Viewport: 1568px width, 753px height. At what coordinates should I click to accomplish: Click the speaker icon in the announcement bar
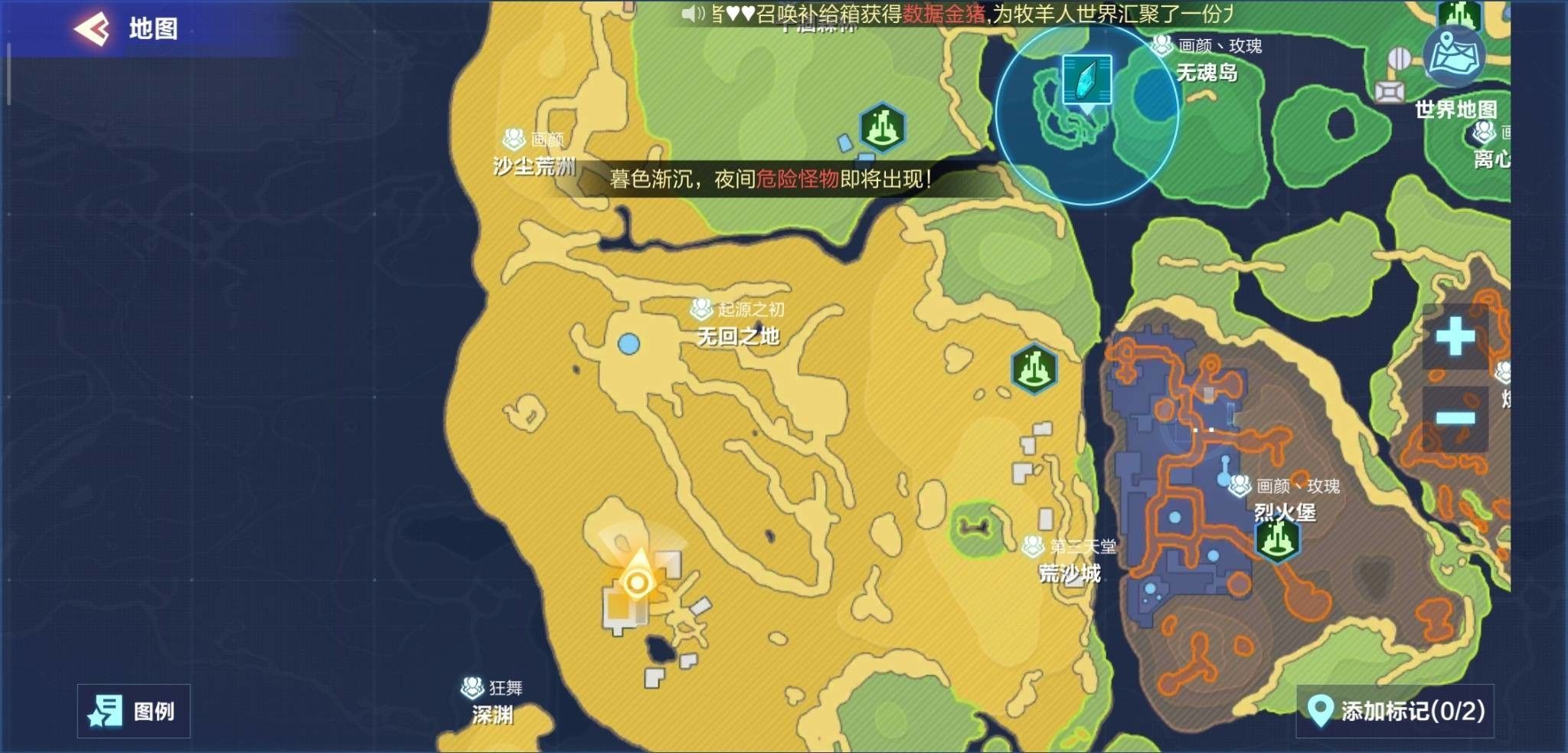pos(694,13)
